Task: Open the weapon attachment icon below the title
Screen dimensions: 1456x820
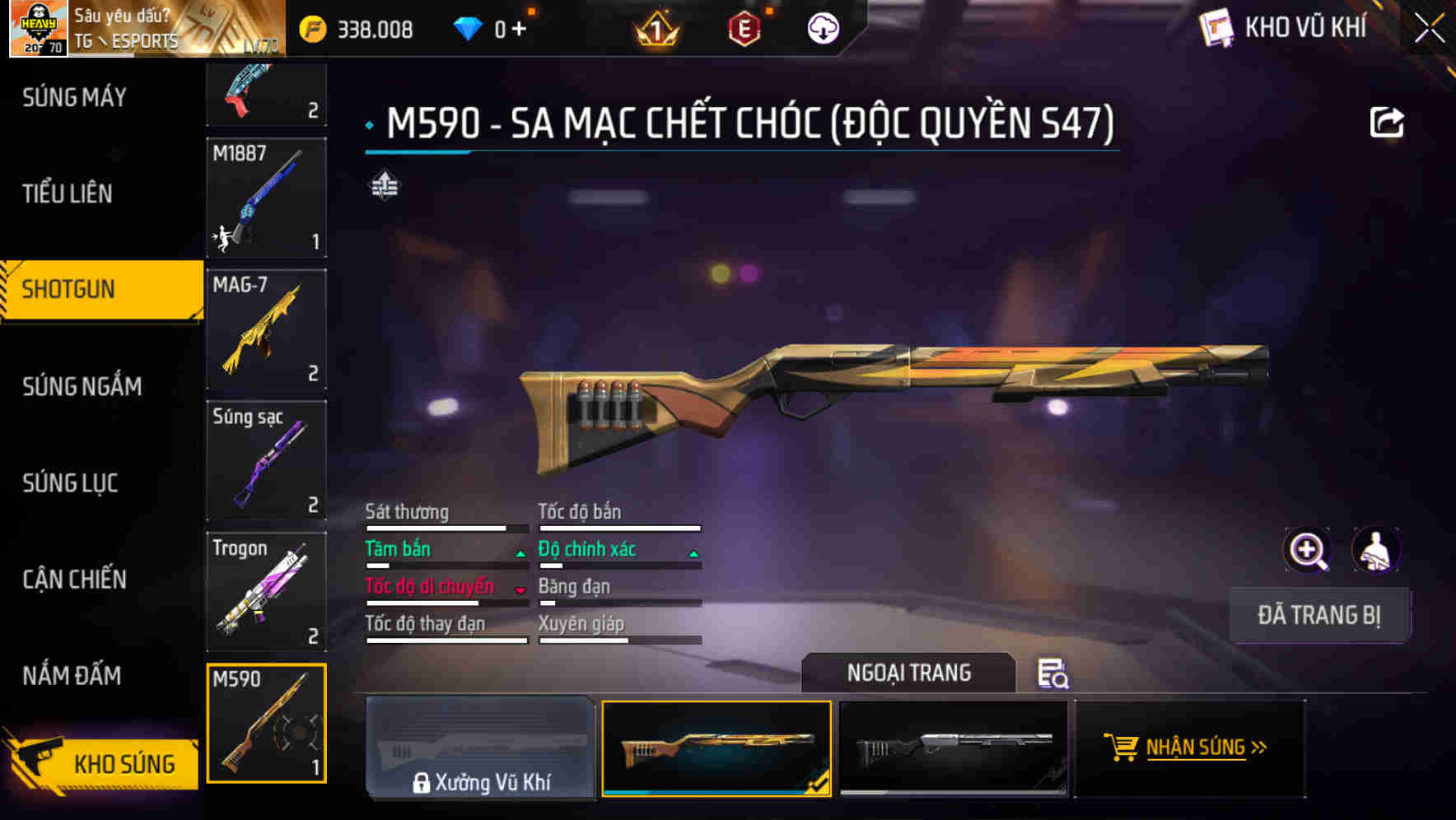Action: point(384,185)
